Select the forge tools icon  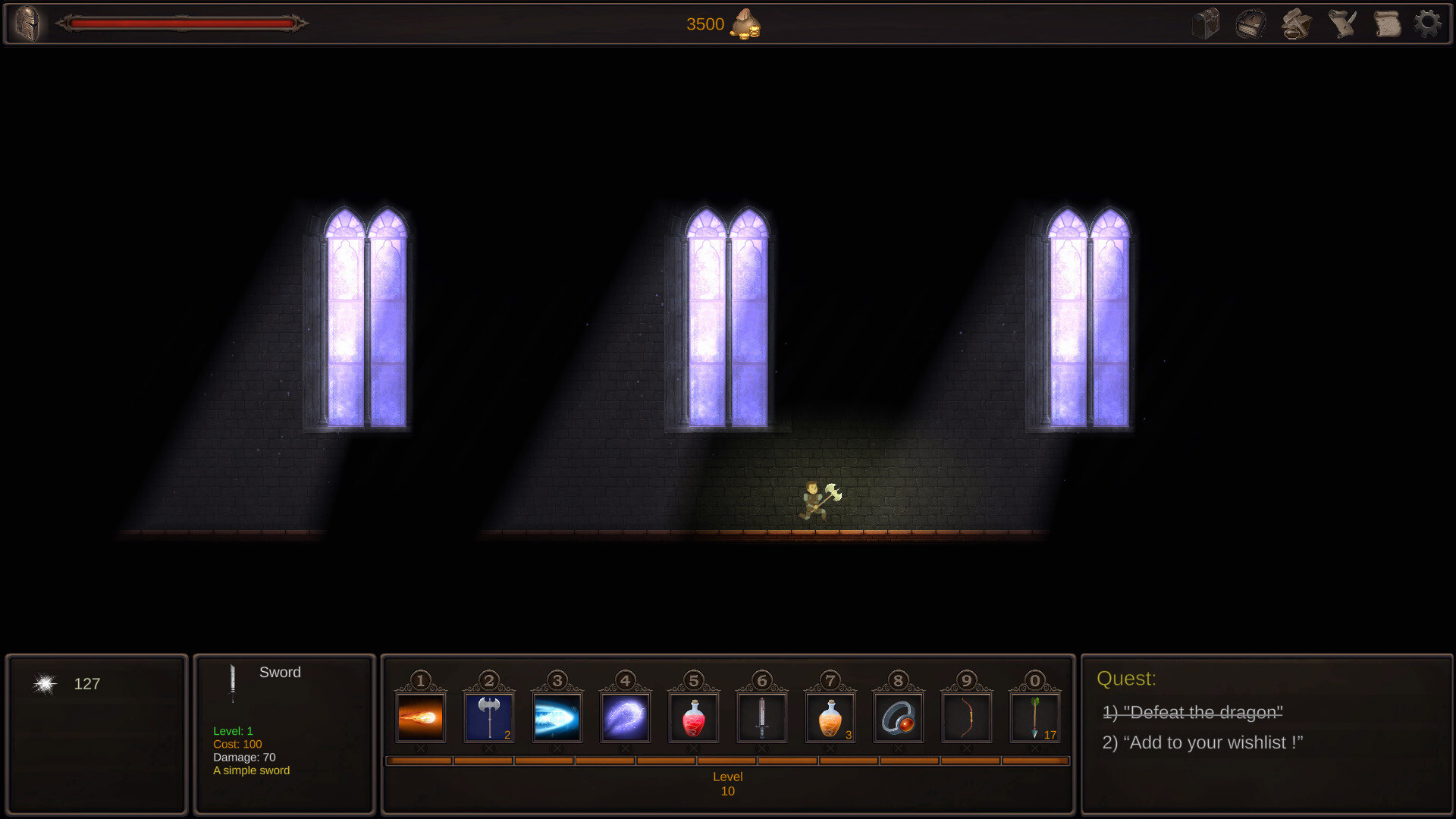point(1296,24)
